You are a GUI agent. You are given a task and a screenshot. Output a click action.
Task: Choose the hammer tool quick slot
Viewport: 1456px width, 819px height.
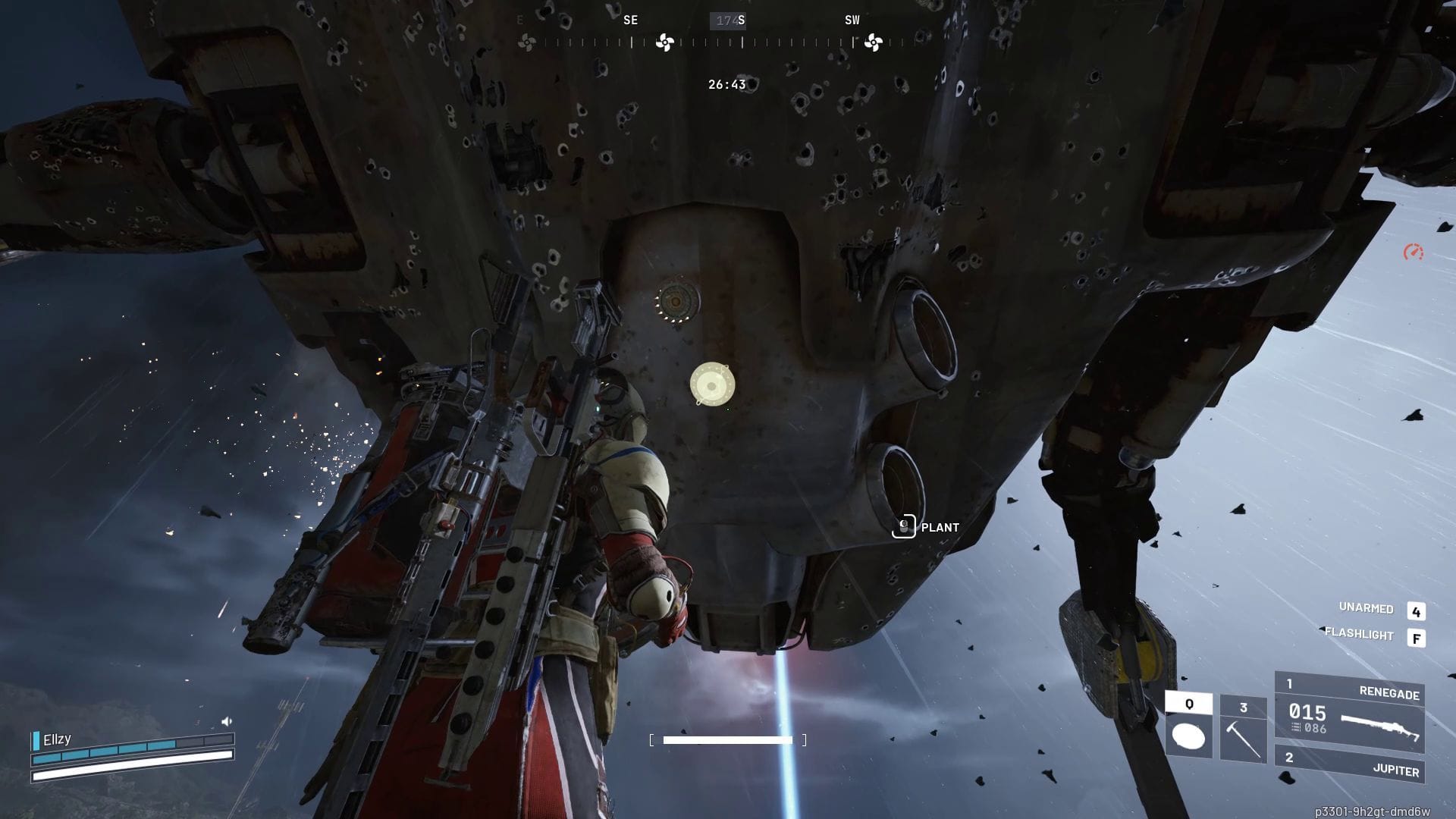pos(1243,730)
